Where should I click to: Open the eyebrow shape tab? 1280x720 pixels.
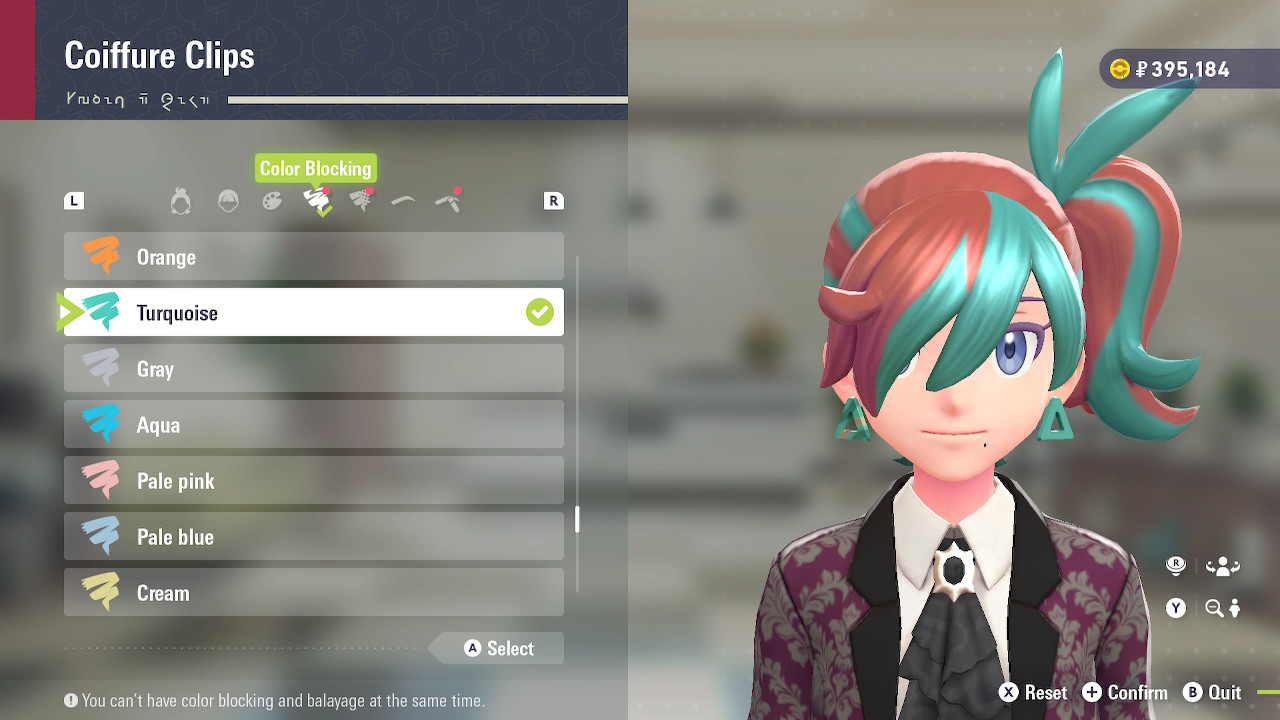click(403, 202)
